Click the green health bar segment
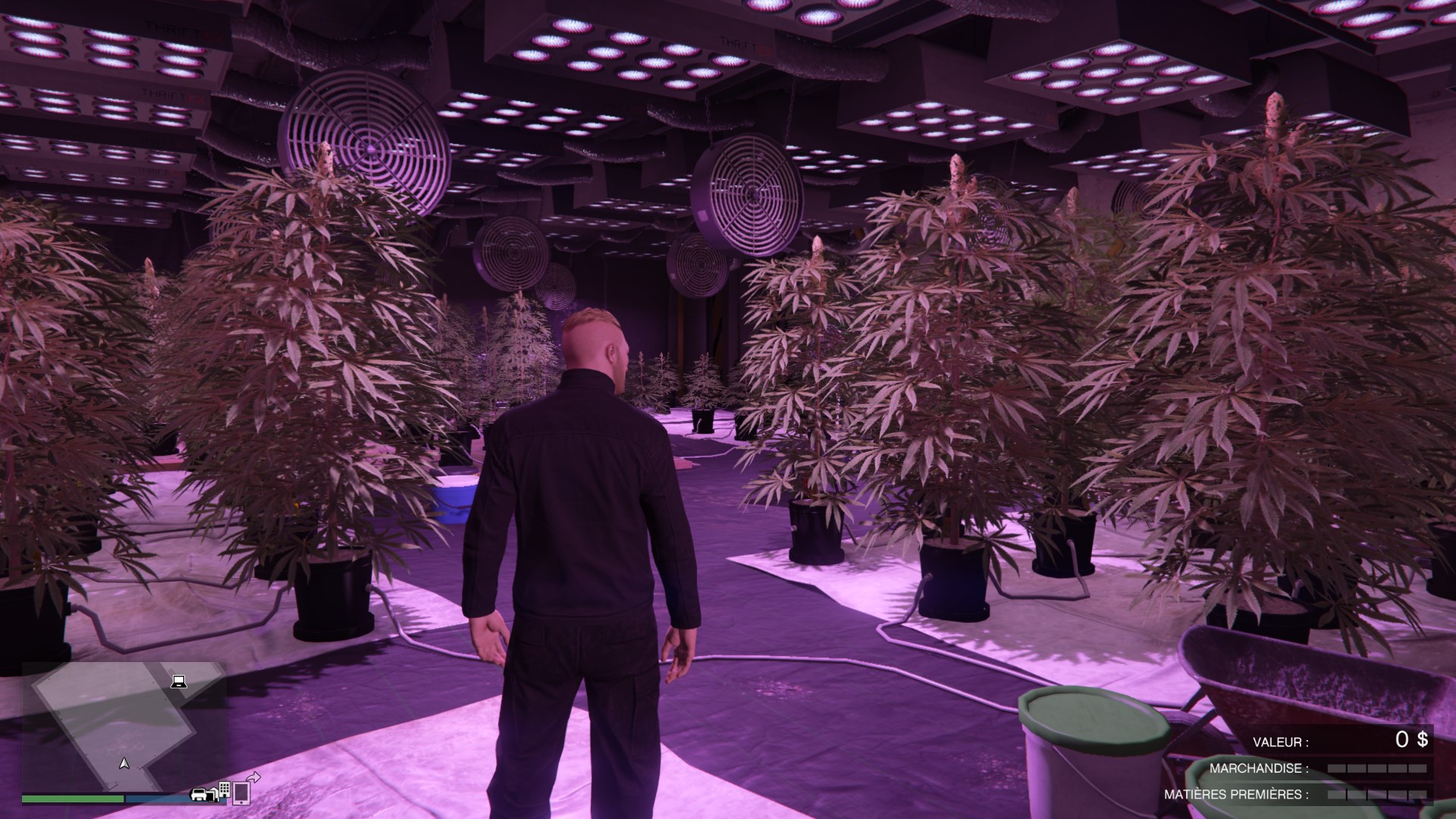1456x819 pixels. [x=71, y=799]
